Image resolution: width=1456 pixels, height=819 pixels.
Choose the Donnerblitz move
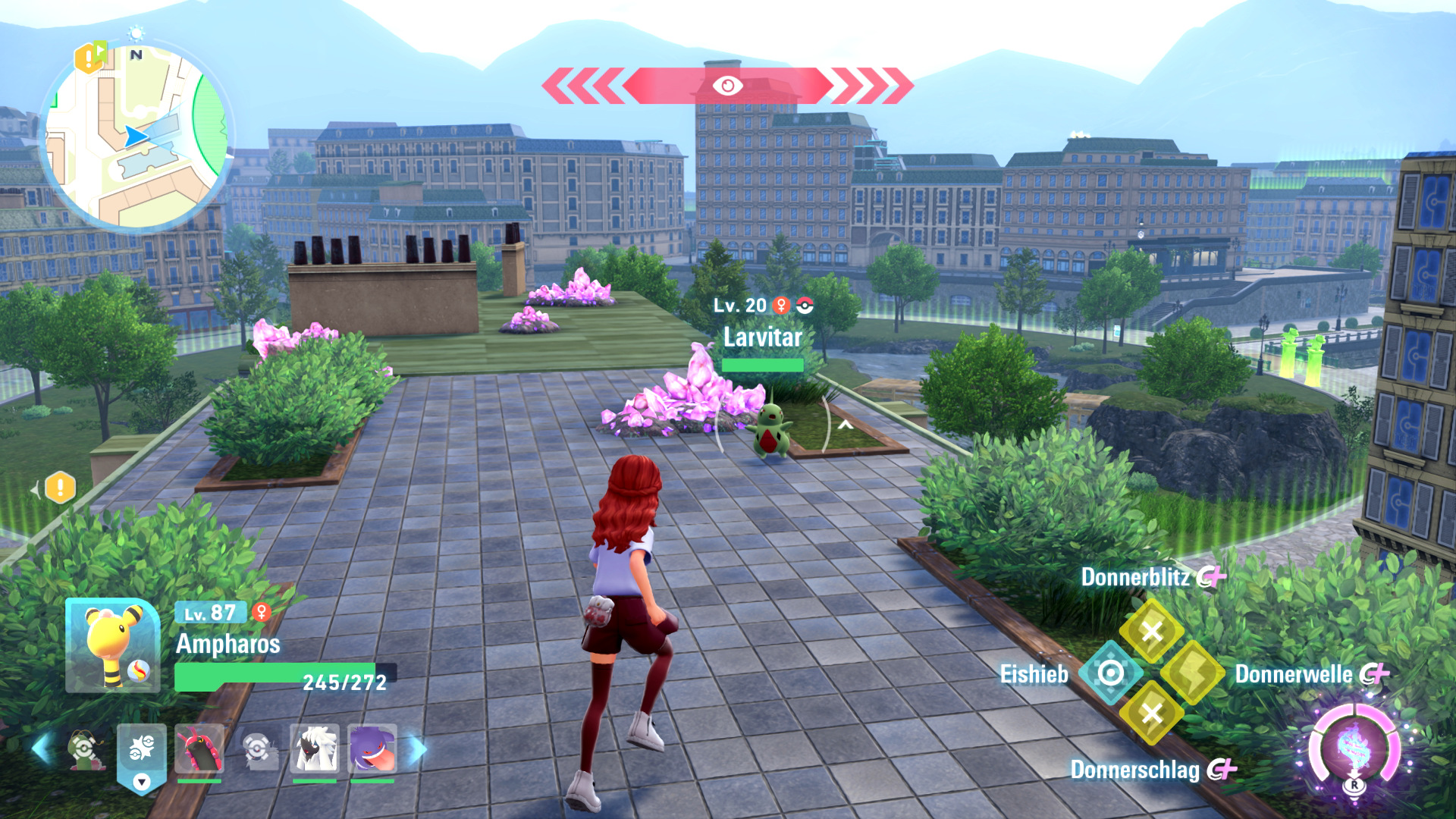[1151, 631]
